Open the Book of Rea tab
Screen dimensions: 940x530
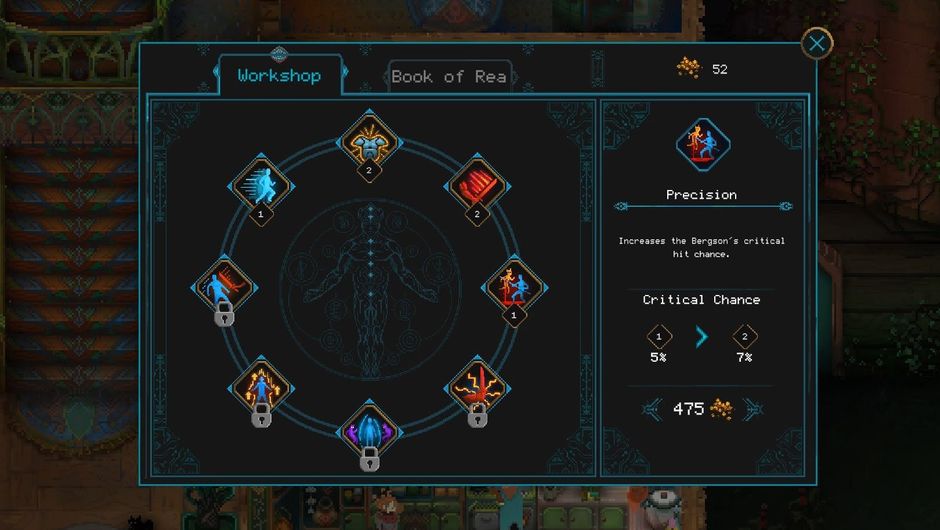coord(449,77)
